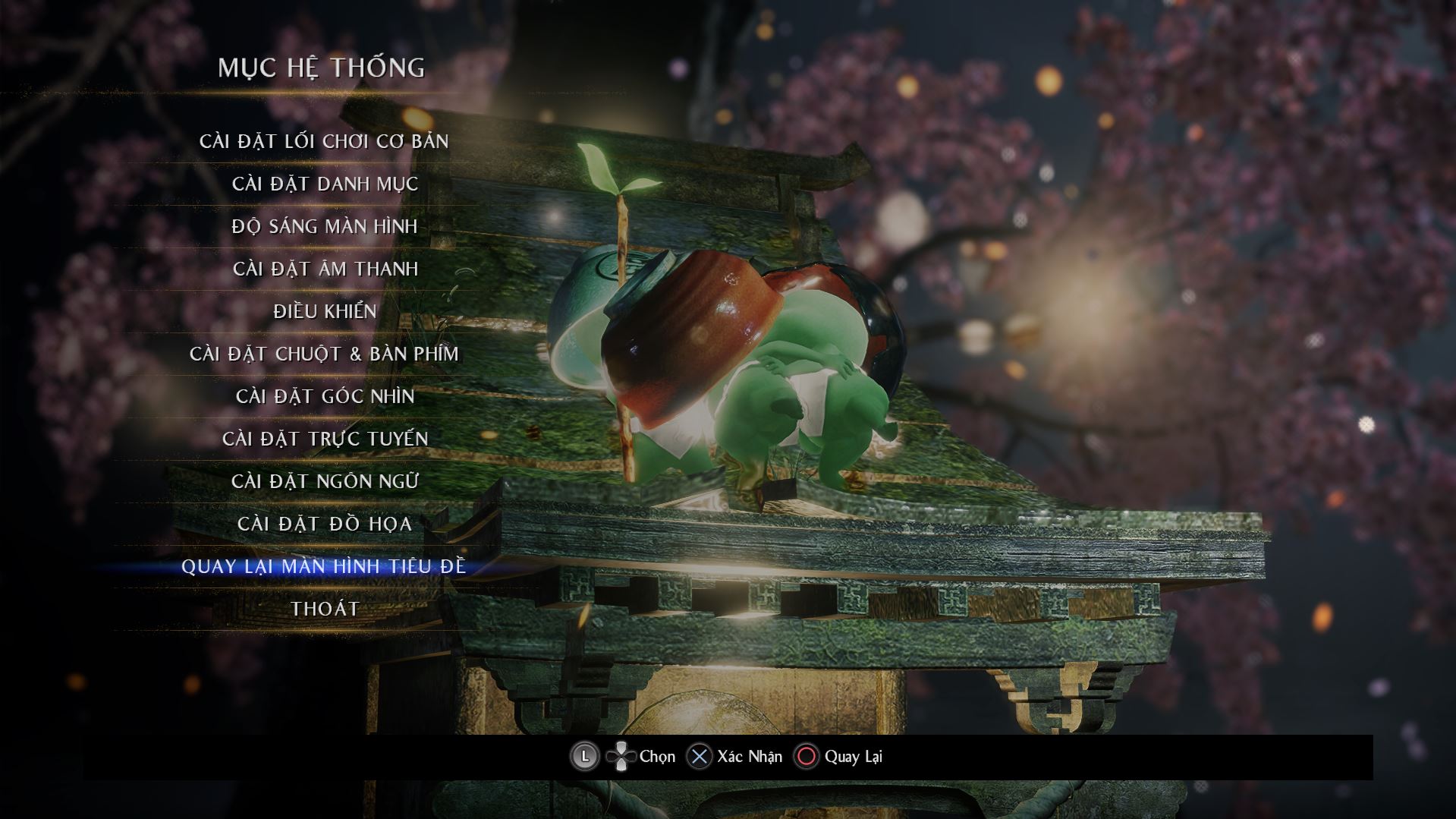This screenshot has width=1456, height=819.
Task: Click the D-pad icon in the button bar
Action: [x=620, y=756]
